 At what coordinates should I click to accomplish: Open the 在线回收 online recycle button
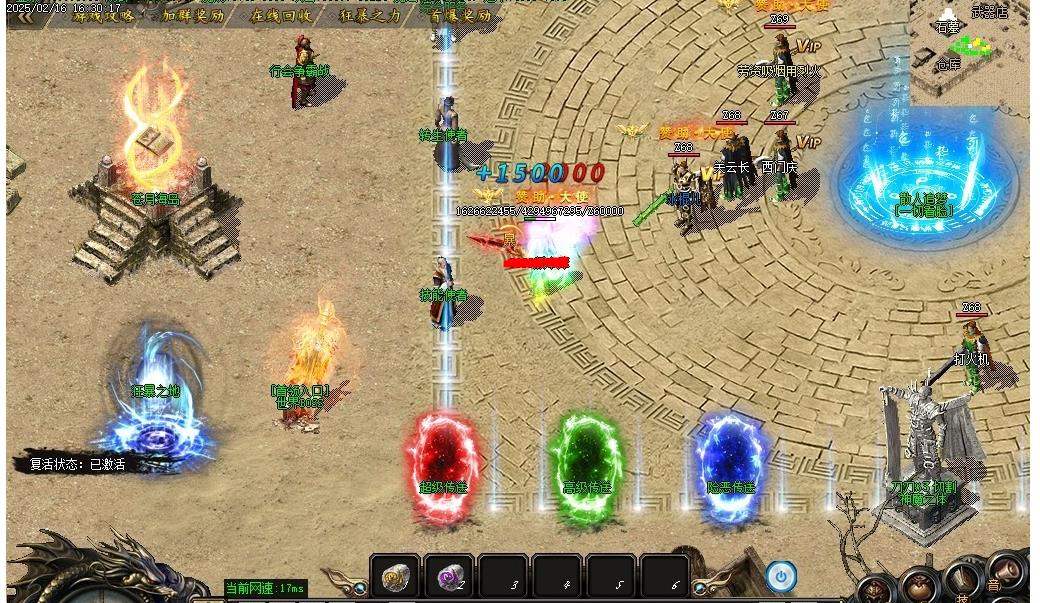point(281,16)
